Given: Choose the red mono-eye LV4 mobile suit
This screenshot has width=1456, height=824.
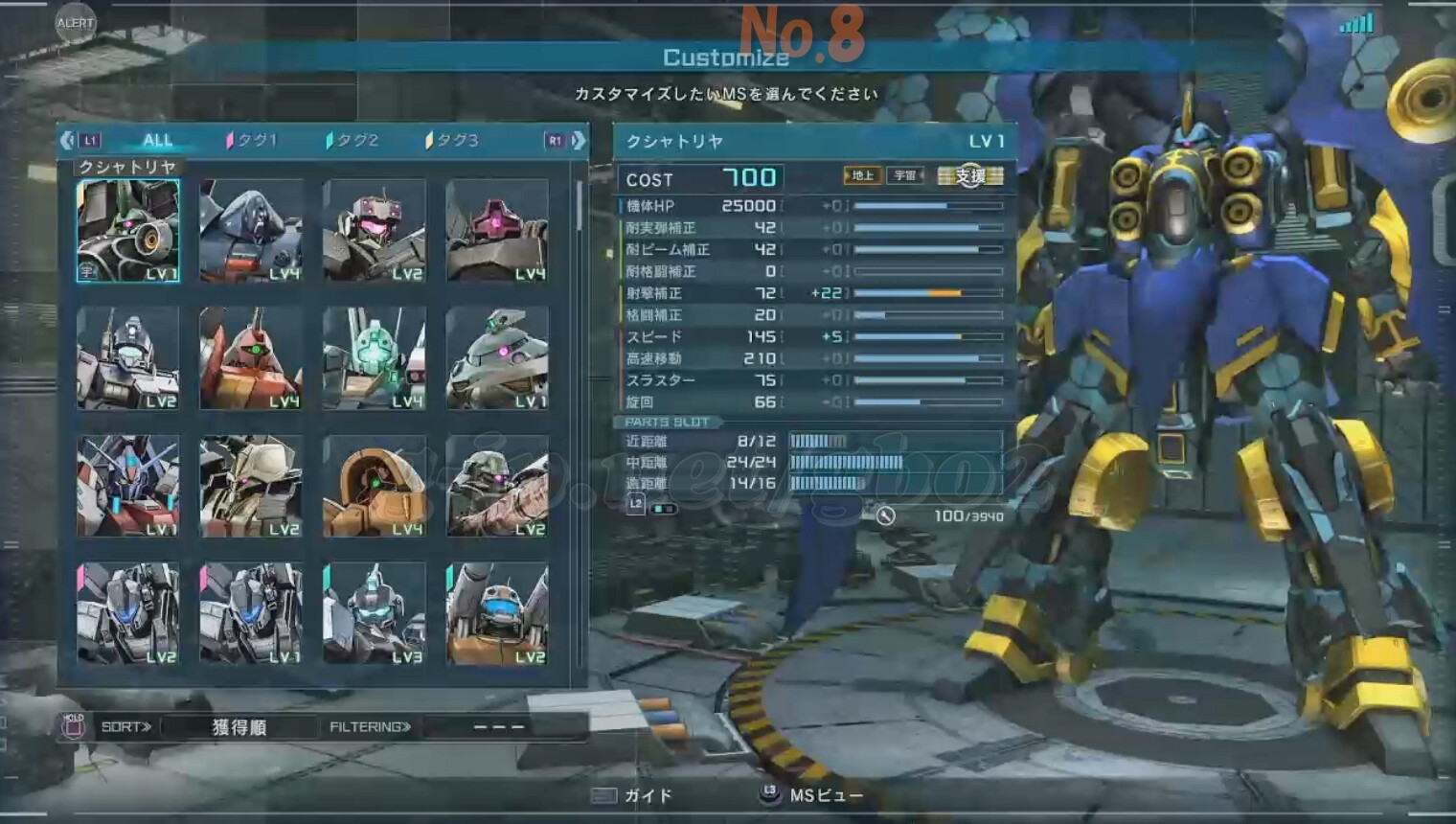Looking at the screenshot, I should click(x=251, y=358).
